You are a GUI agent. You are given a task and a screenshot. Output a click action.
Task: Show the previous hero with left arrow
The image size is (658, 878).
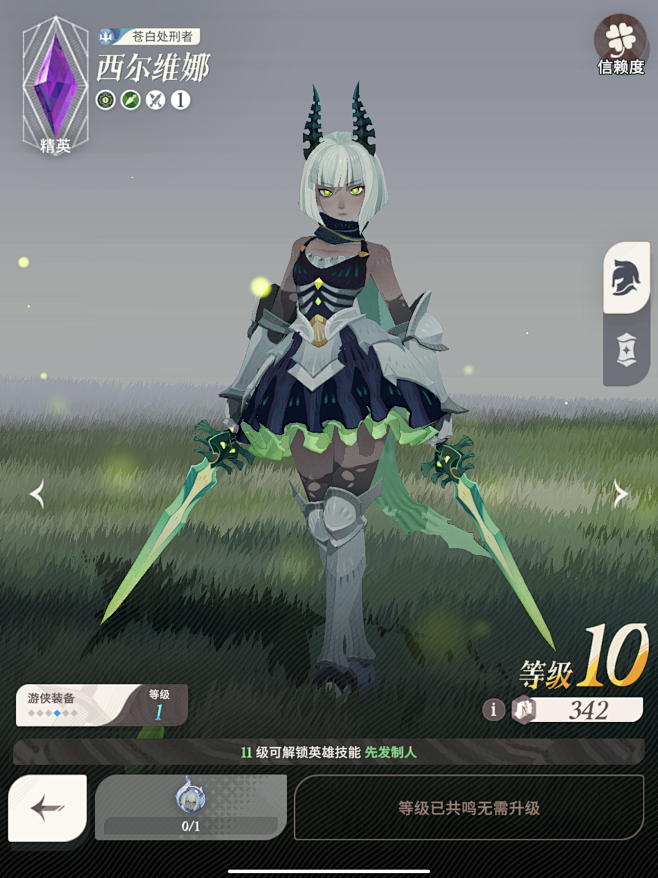tap(37, 494)
